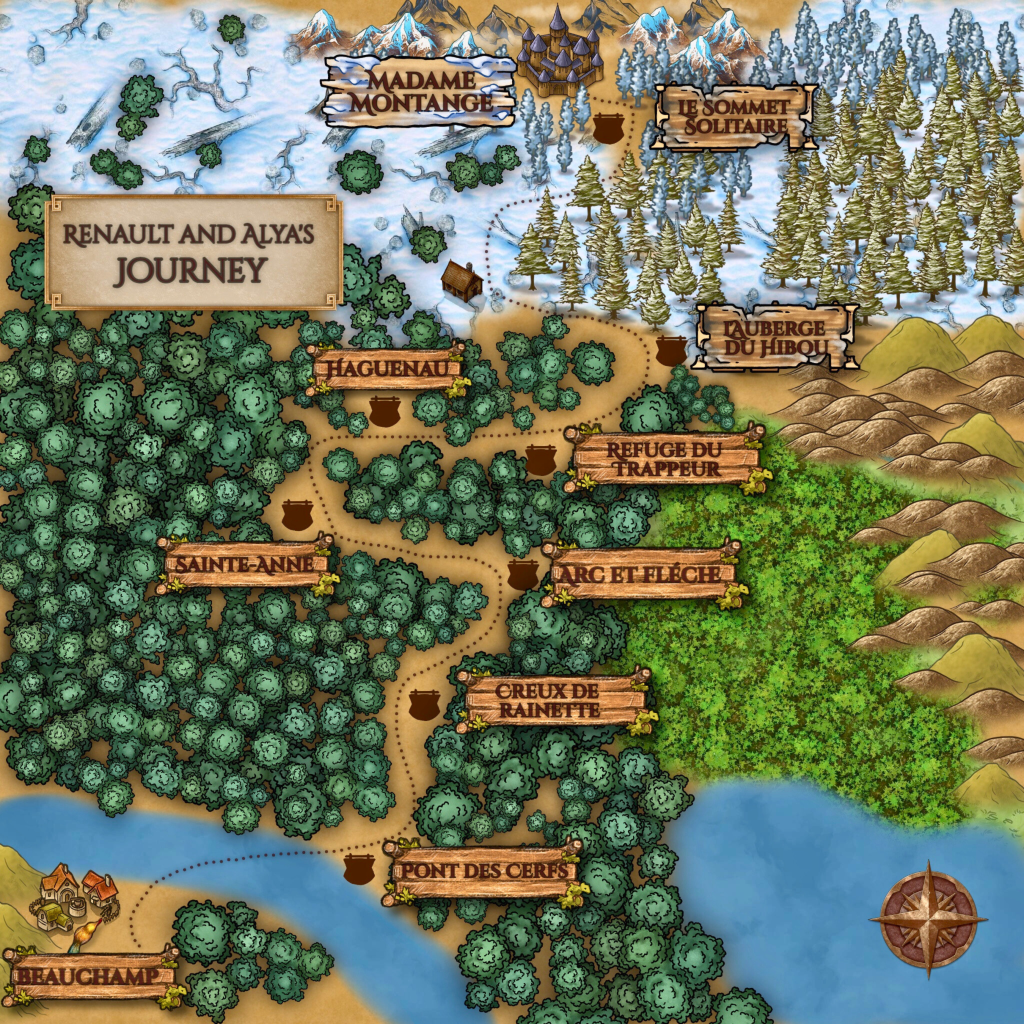Image resolution: width=1024 pixels, height=1024 pixels.
Task: Select the Arc et Flèche sign
Action: pyautogui.click(x=642, y=574)
